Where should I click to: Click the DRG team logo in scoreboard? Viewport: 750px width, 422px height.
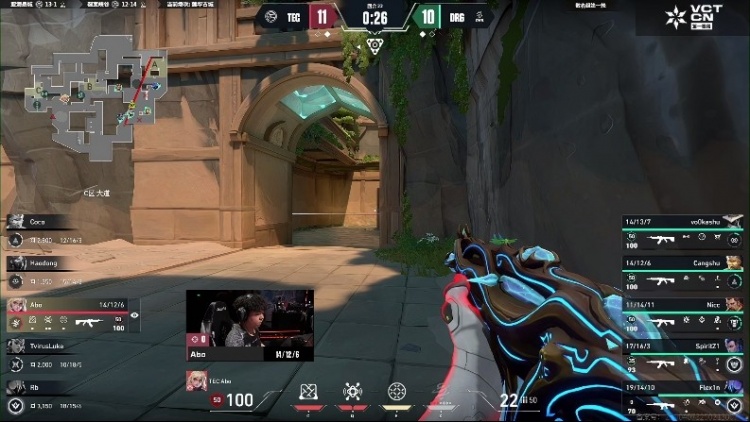point(479,16)
